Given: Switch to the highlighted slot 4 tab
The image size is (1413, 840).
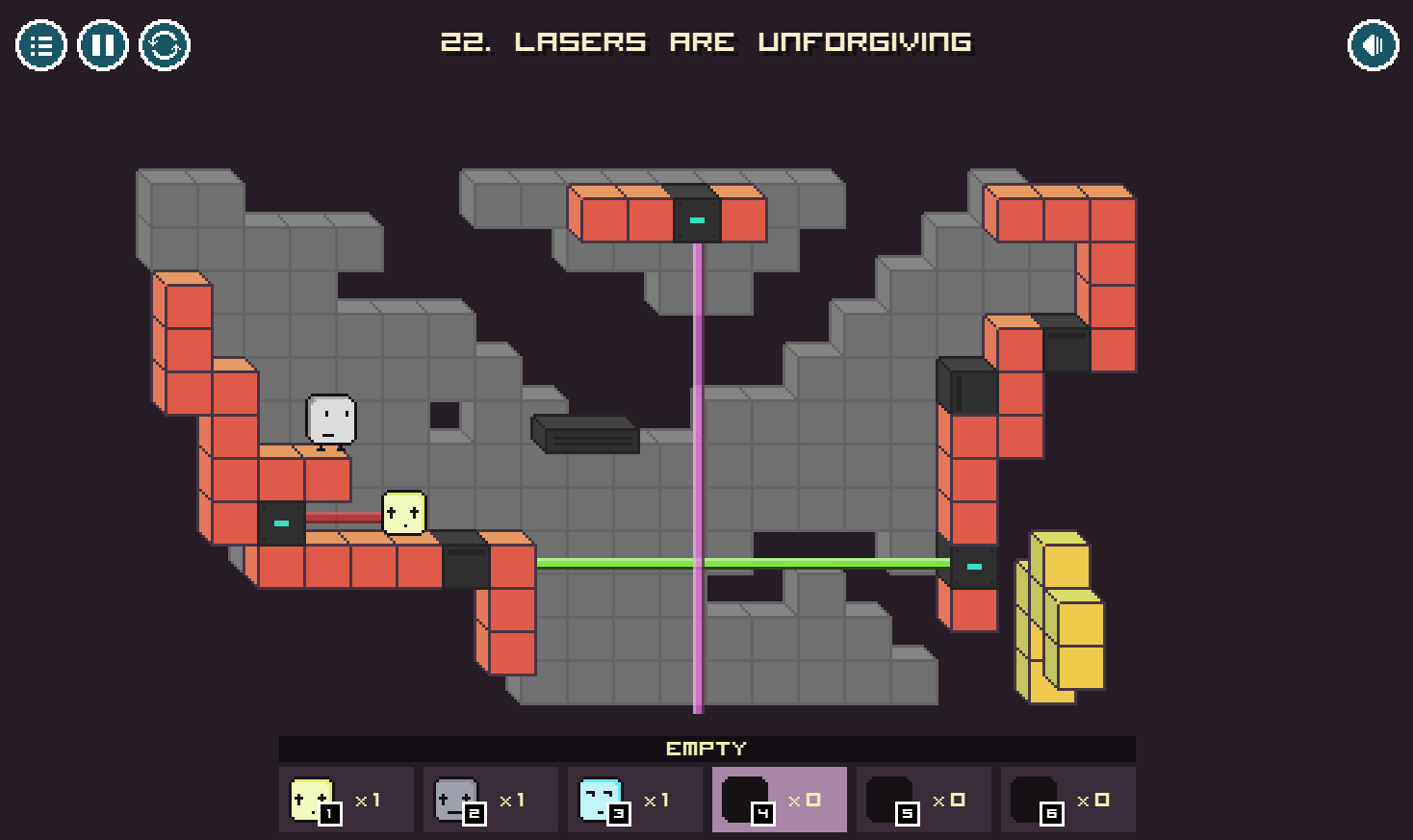Looking at the screenshot, I should click(779, 799).
